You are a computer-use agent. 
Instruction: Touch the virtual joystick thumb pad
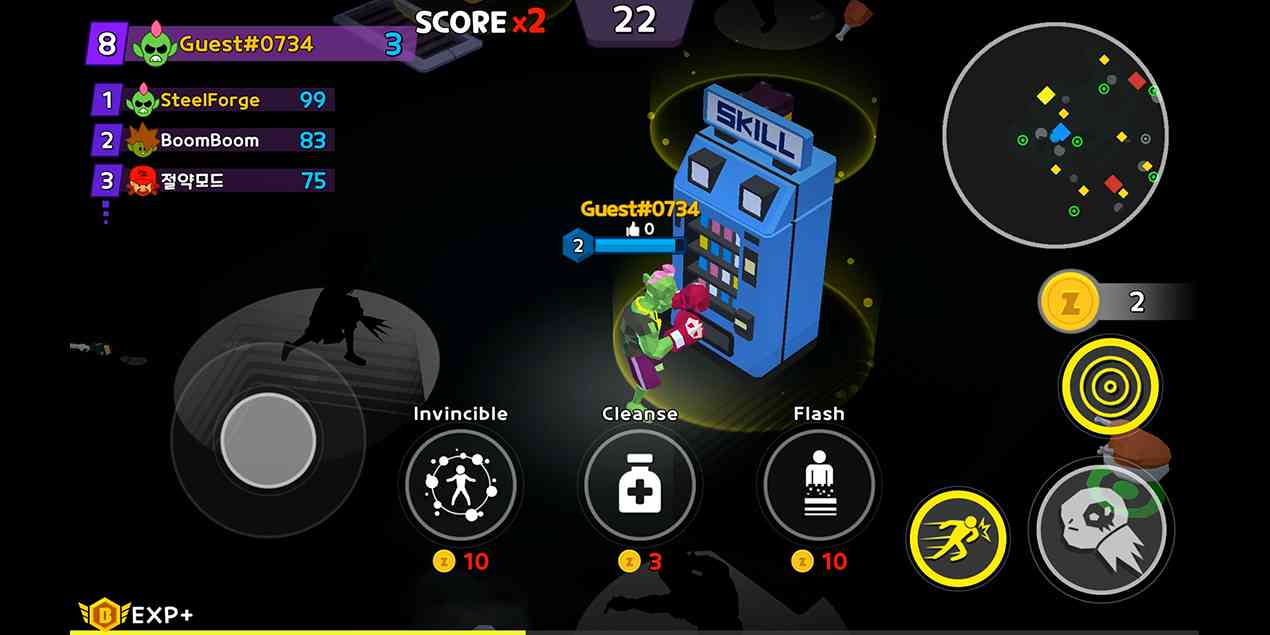268,440
